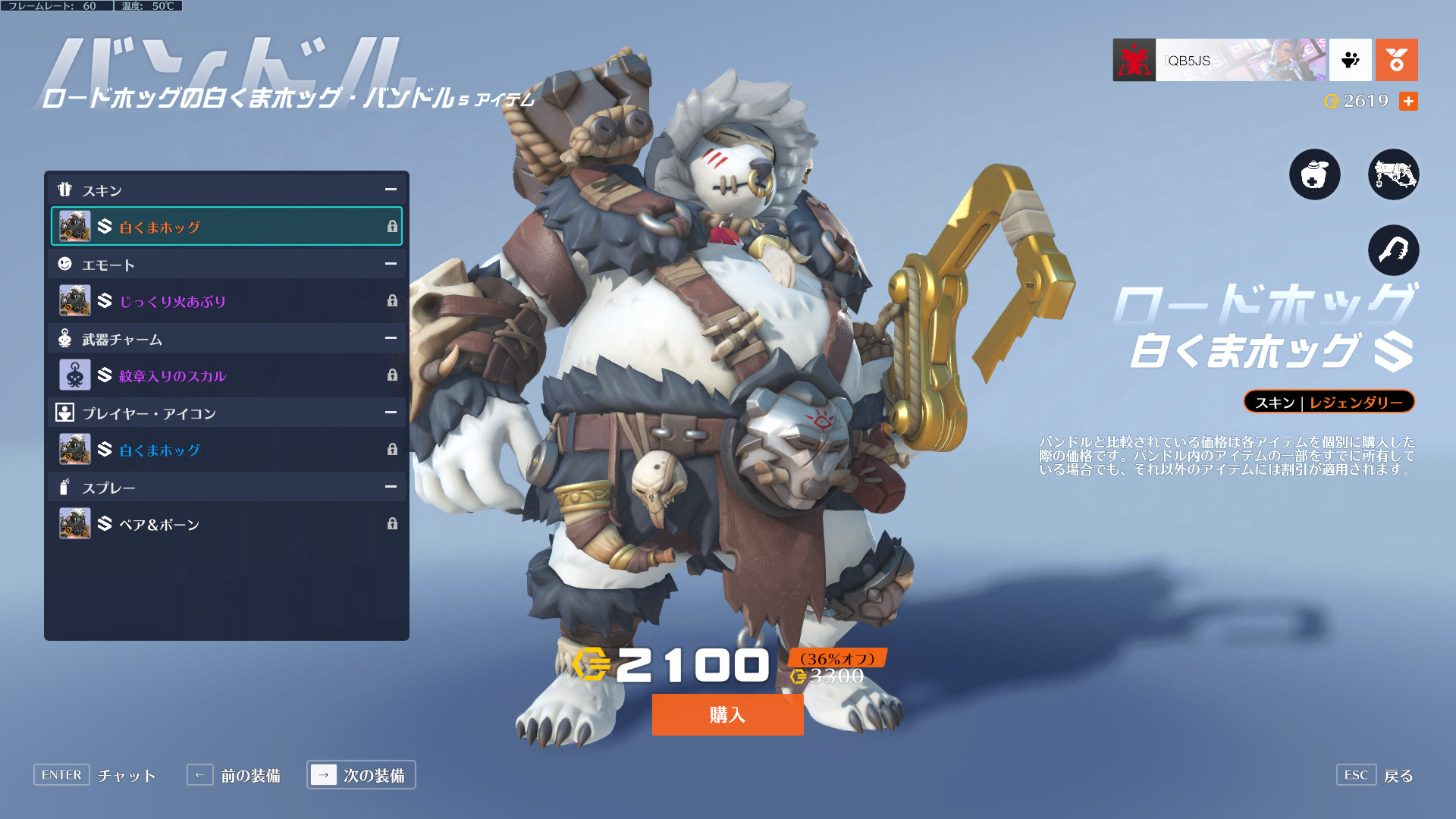Choose the 紋章入りのスカル weapon charm row
The image size is (1456, 819).
227,375
